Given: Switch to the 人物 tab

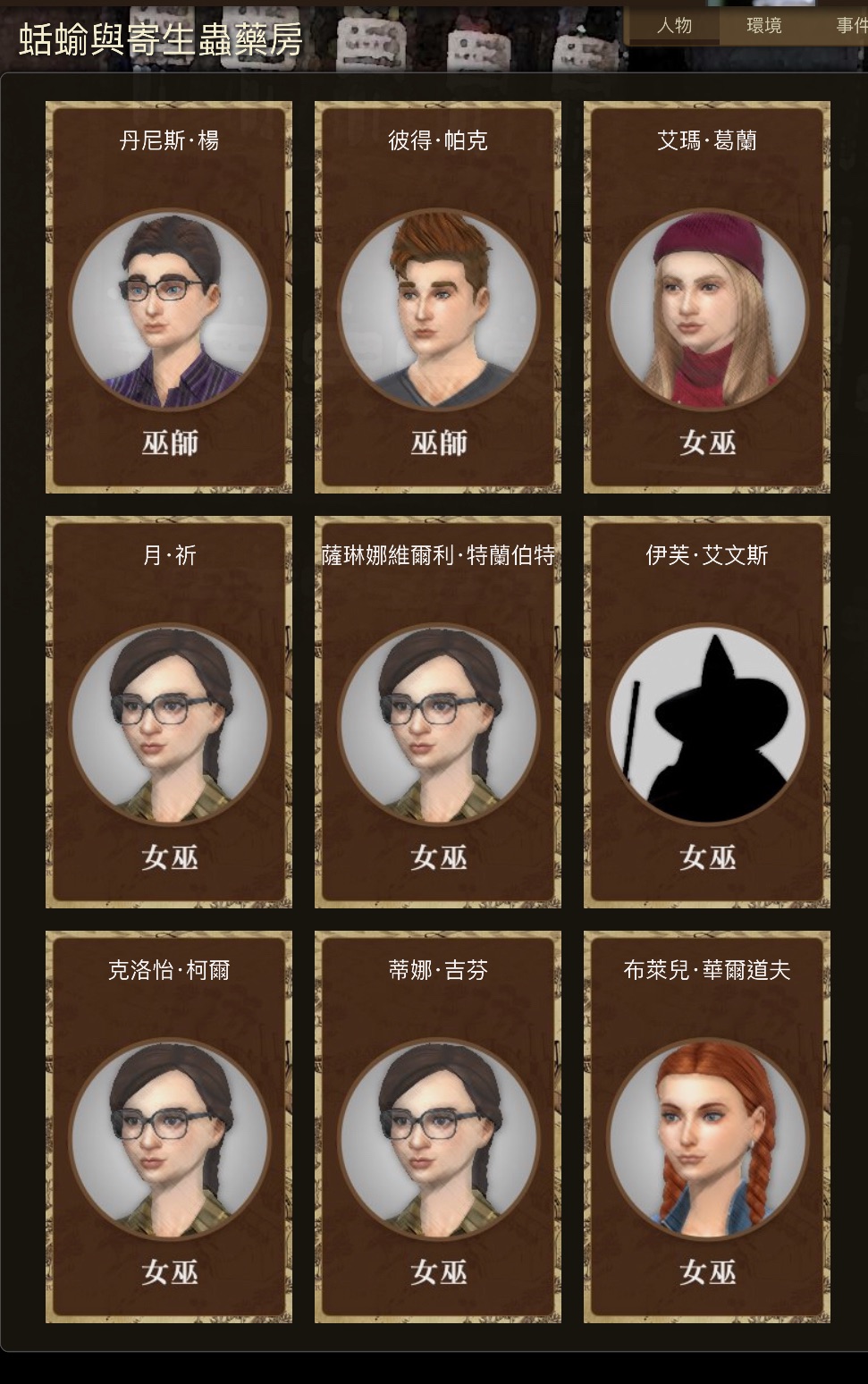Looking at the screenshot, I should coord(674,26).
